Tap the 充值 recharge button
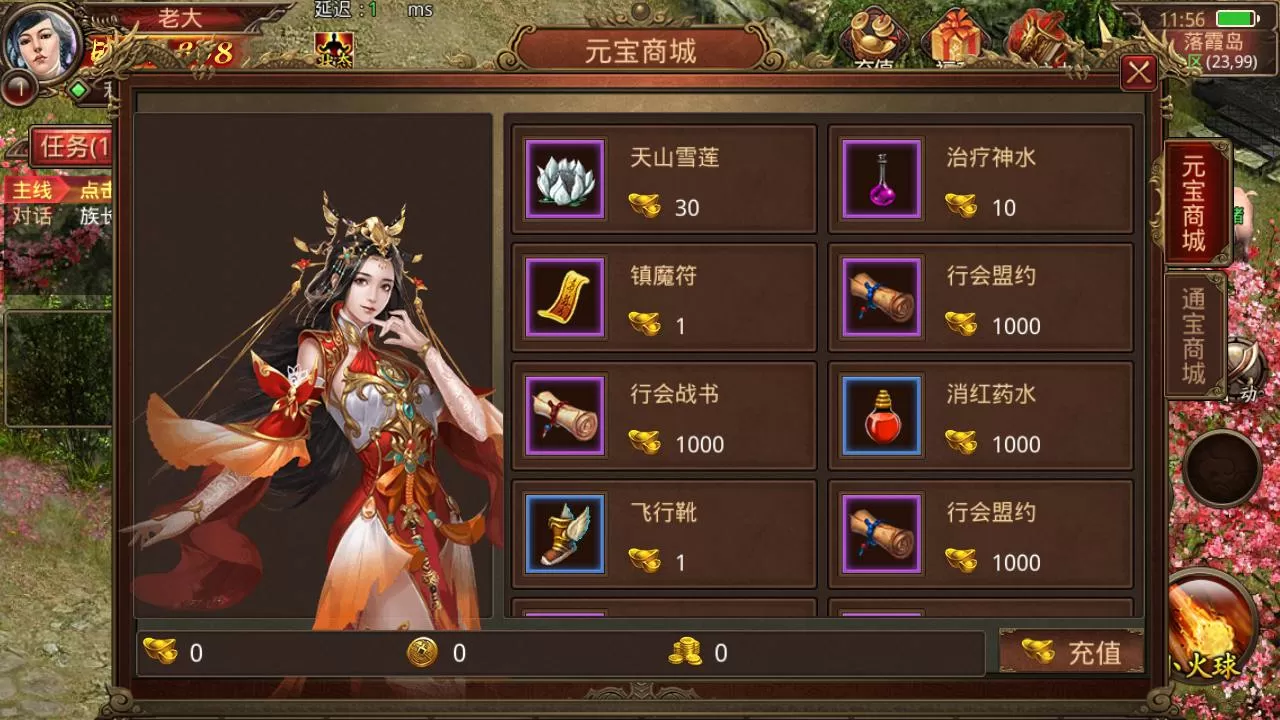Viewport: 1280px width, 720px height. 1072,653
